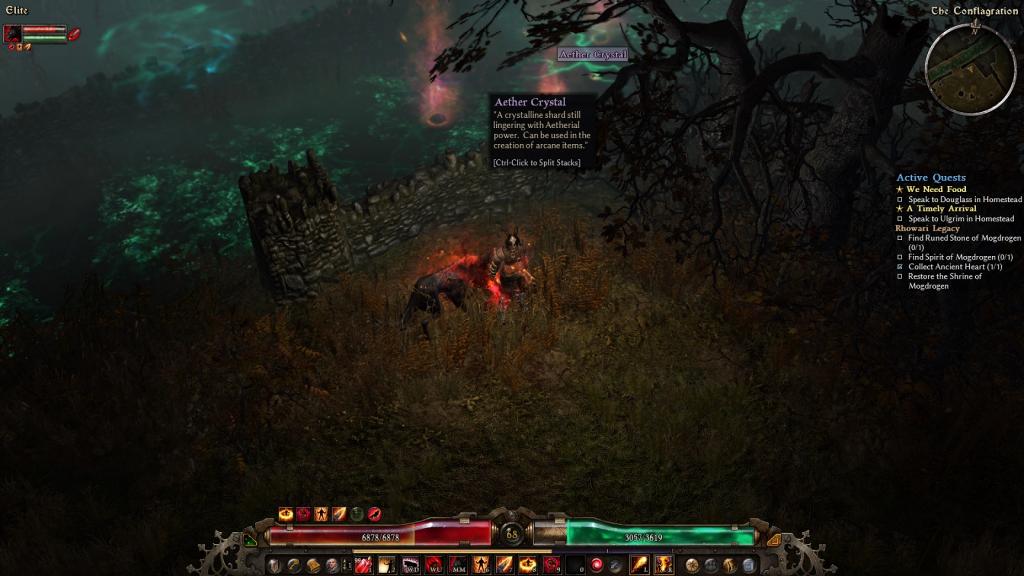Open the Rhowari Legacy quest entry

pos(927,228)
